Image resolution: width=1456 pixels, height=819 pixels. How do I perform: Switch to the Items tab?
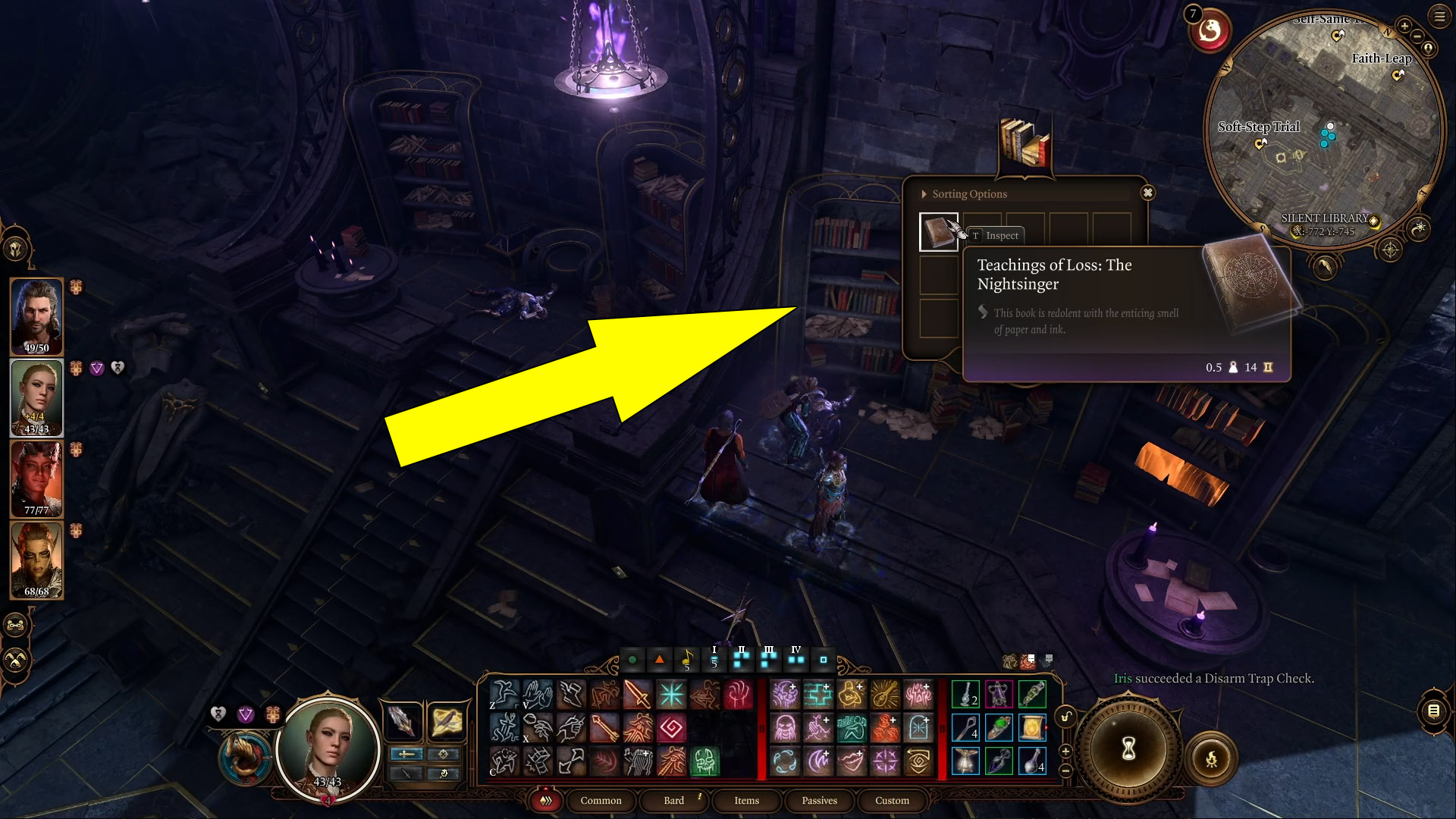tap(746, 801)
